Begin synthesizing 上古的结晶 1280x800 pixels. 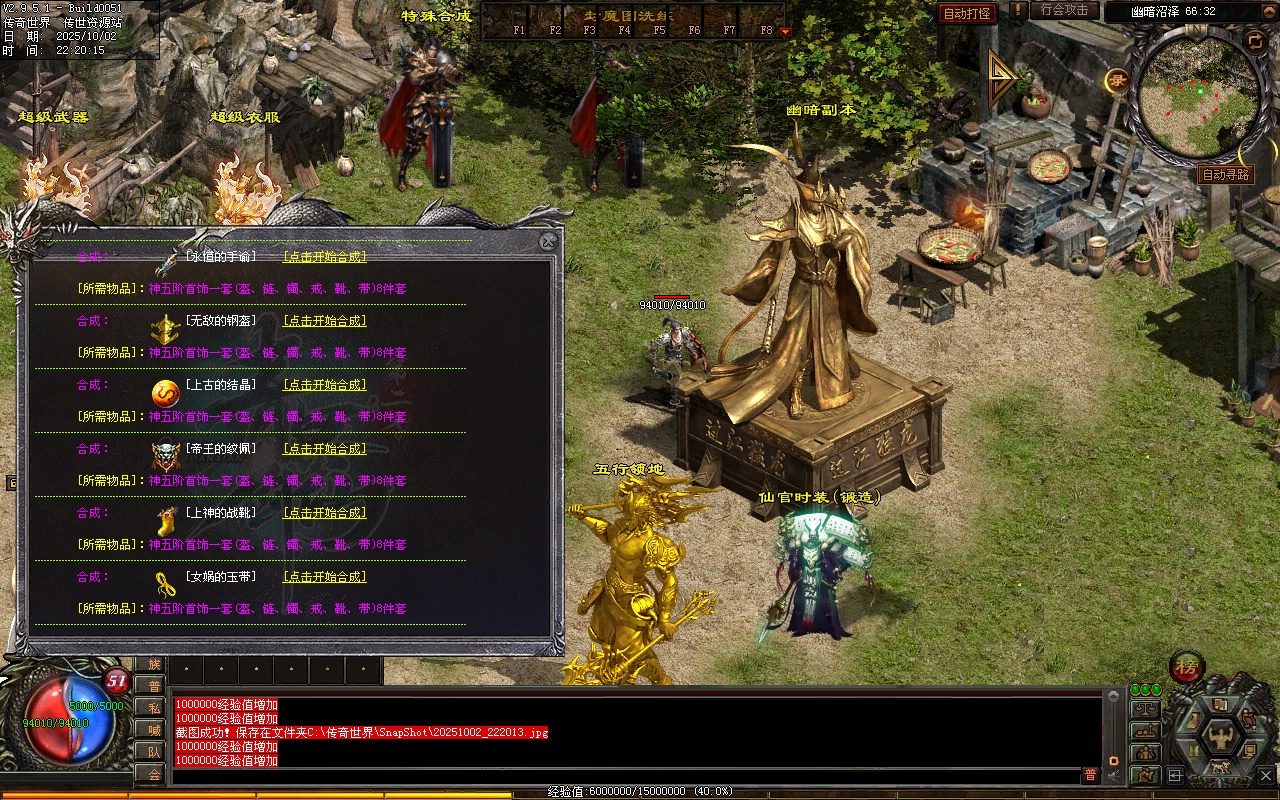pos(324,385)
